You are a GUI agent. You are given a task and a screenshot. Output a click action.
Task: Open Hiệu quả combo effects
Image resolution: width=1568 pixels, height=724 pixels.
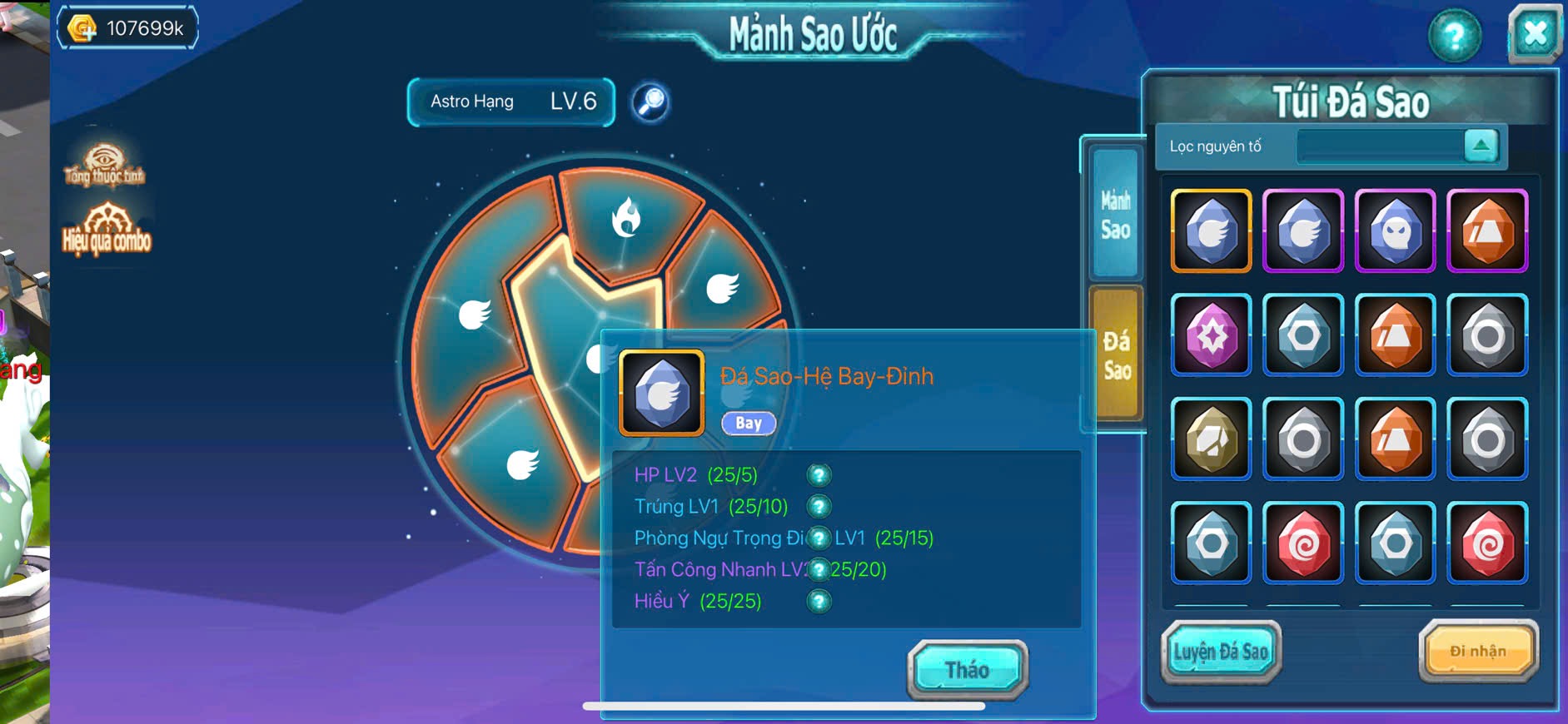point(107,229)
